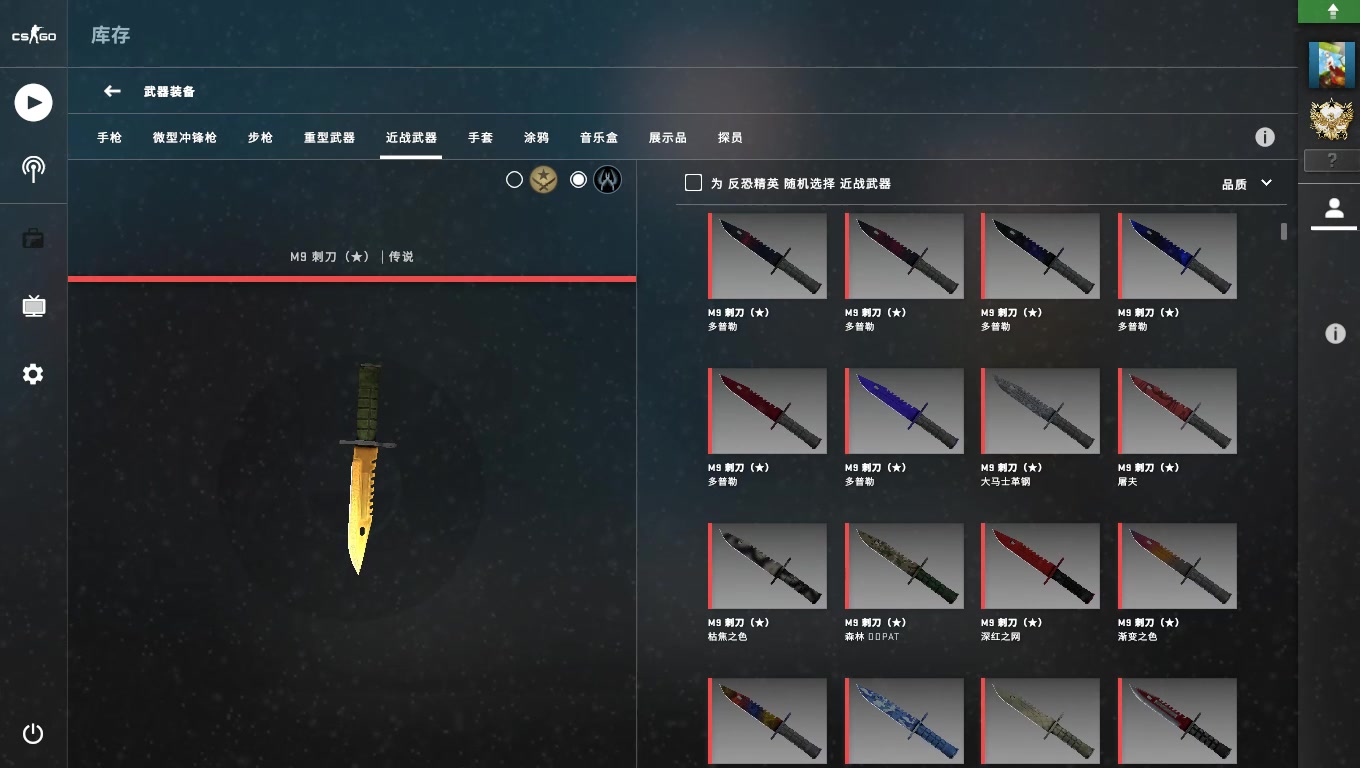1360x768 pixels.
Task: Click the back arrow beside 武器装备
Action: click(x=112, y=90)
